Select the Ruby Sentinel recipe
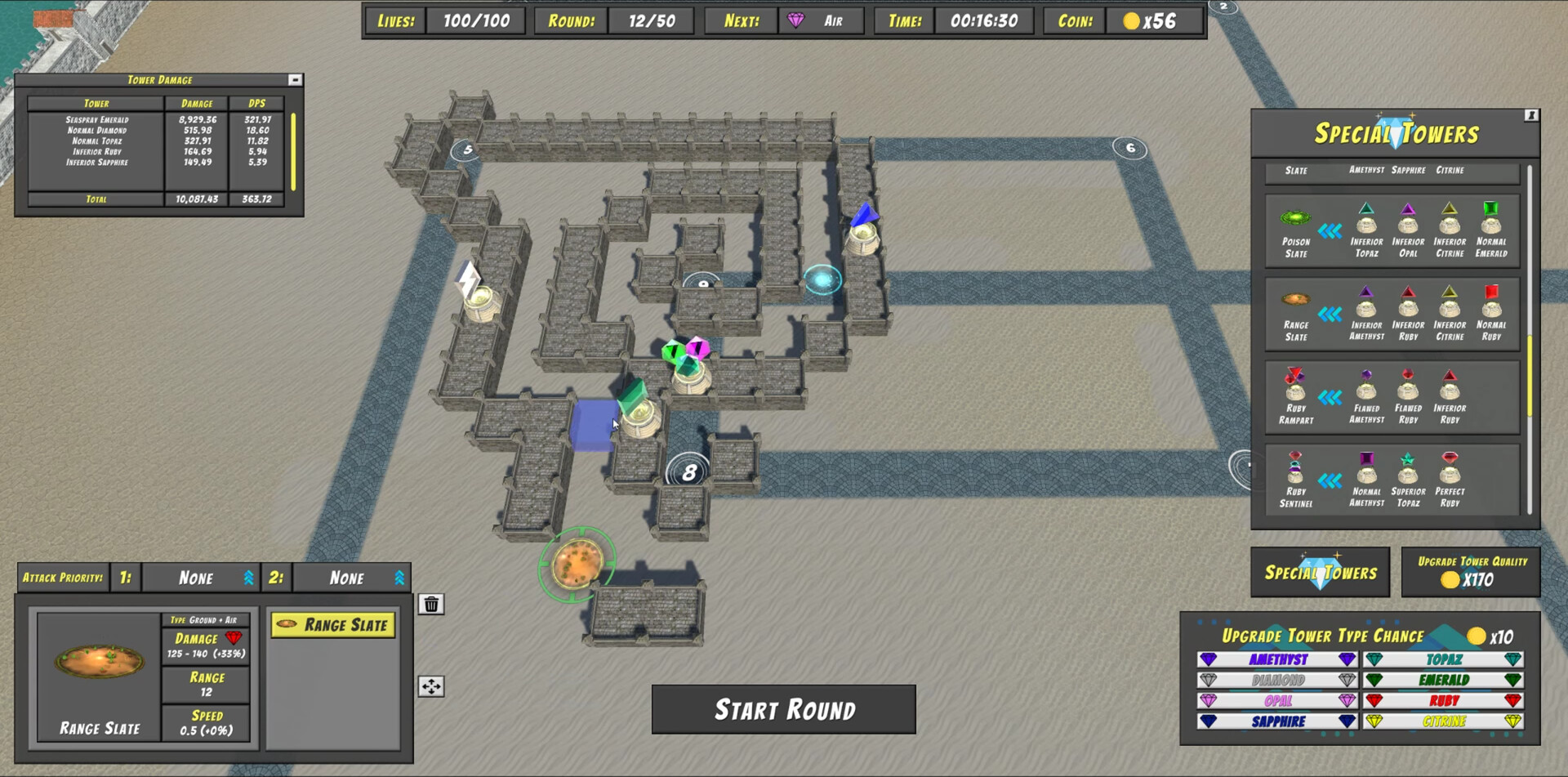Screen dimensions: 1568x777 click(x=1295, y=480)
